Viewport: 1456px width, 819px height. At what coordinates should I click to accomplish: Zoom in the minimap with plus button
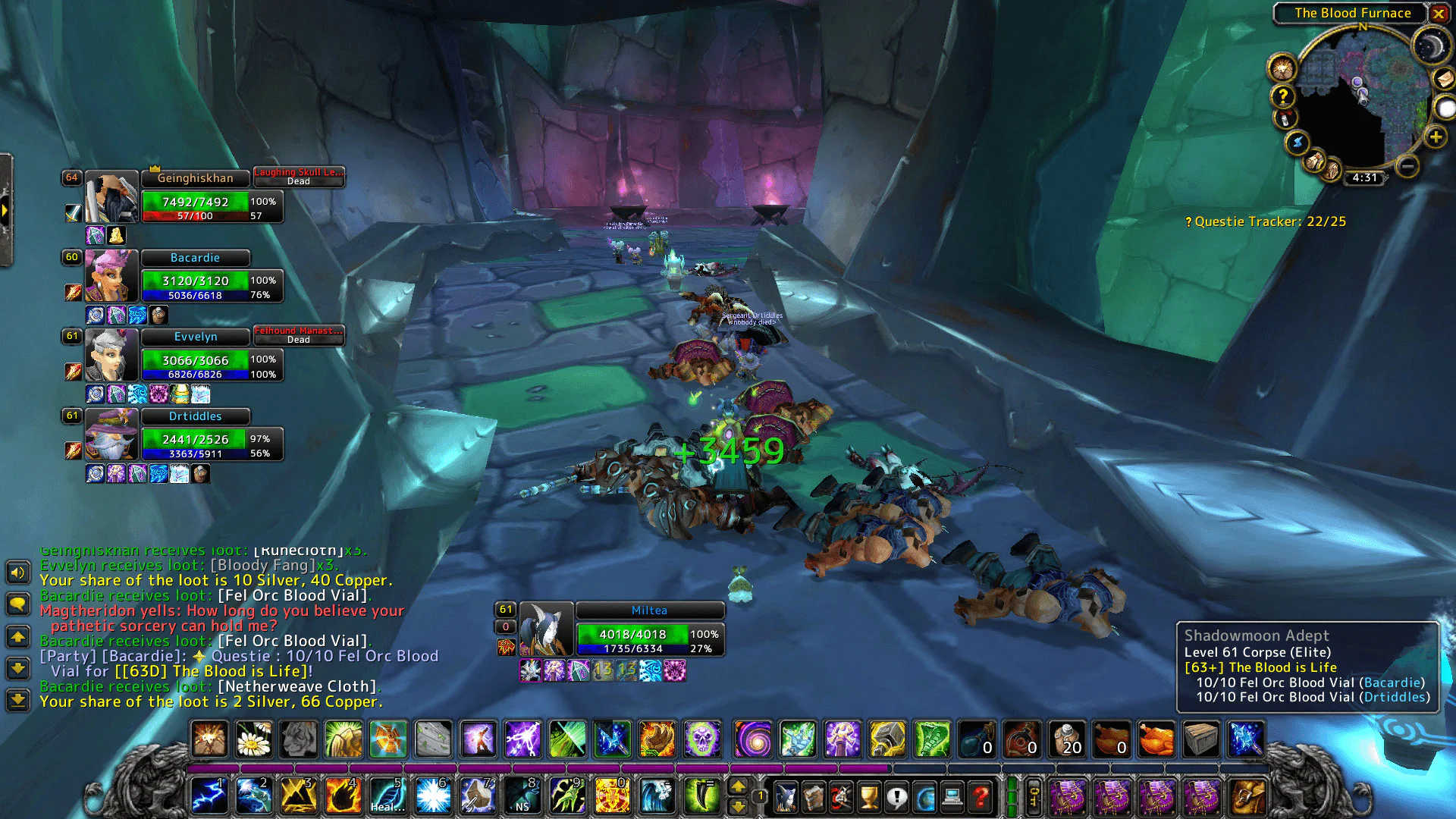tap(1435, 137)
